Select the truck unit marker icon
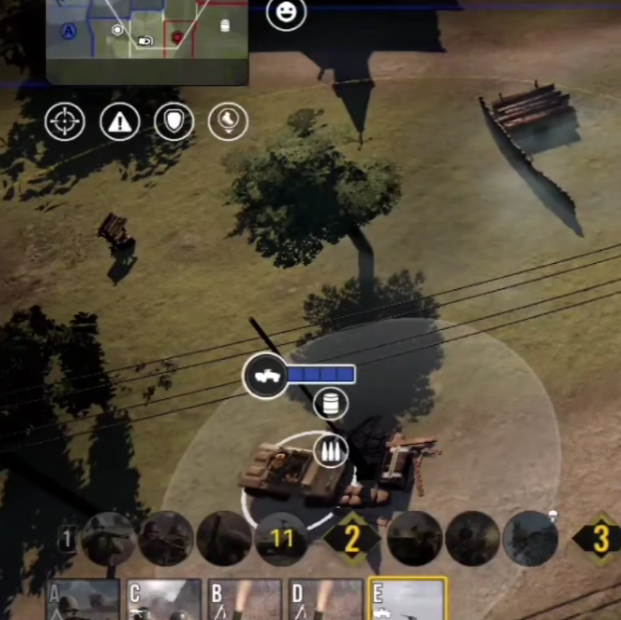The height and width of the screenshot is (620, 621). [x=266, y=376]
